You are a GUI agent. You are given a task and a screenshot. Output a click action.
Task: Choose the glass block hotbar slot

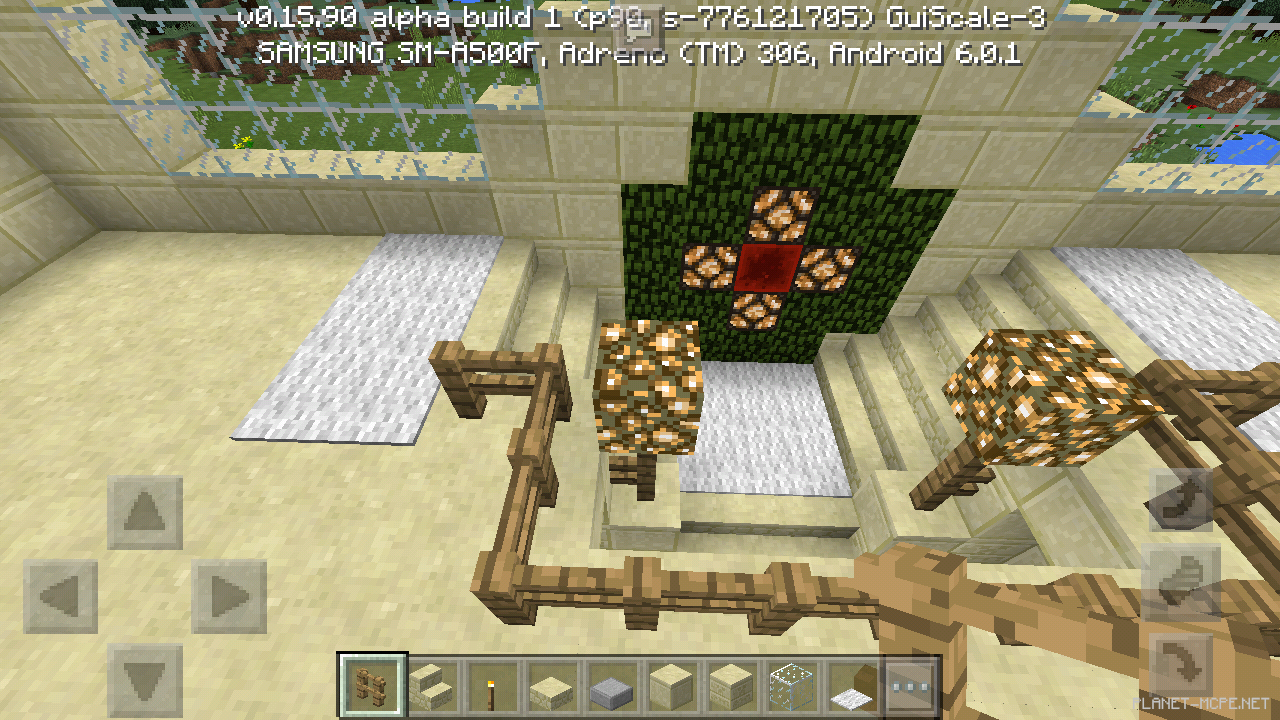pos(791,686)
